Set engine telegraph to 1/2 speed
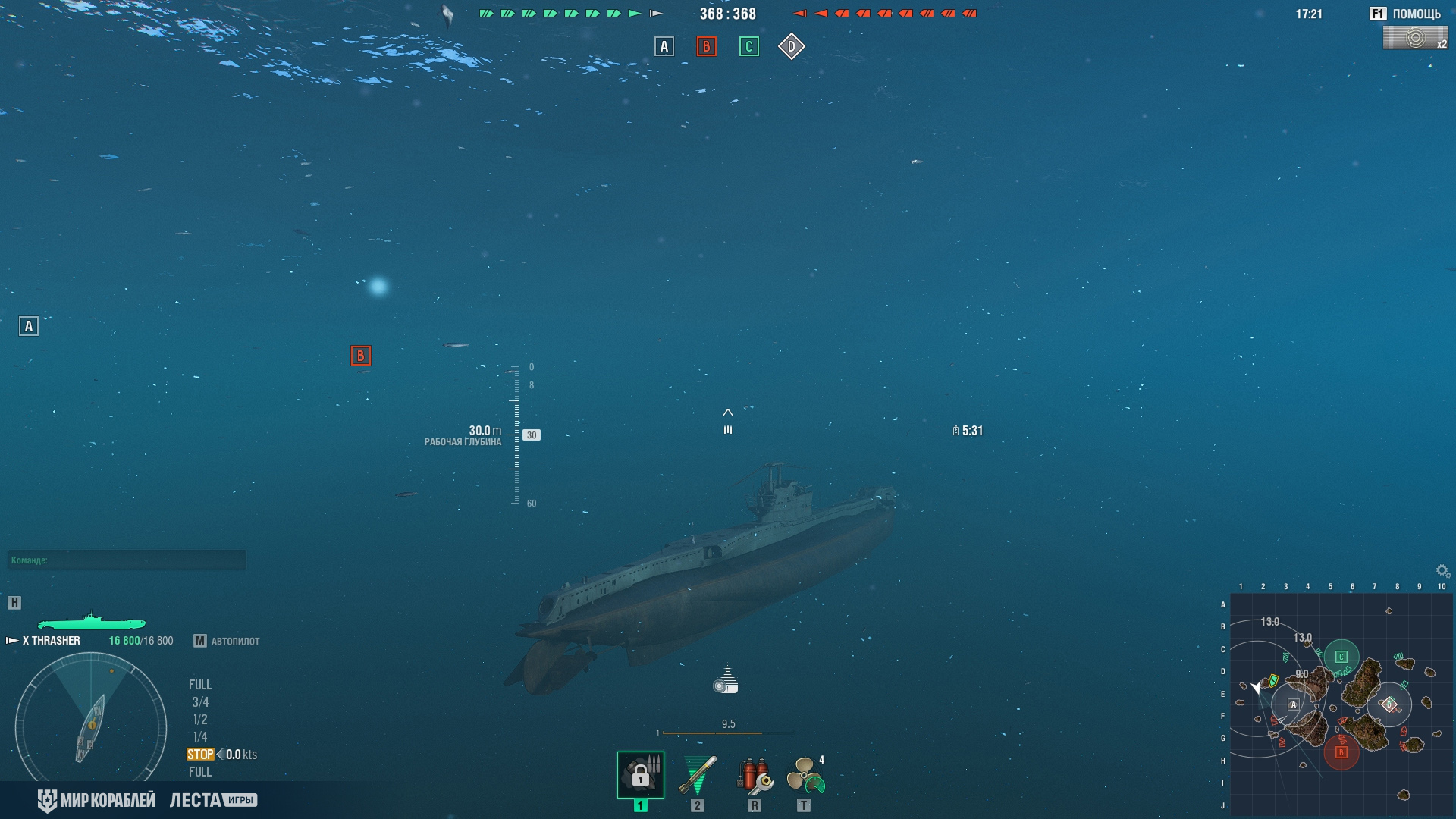1456x819 pixels. (200, 720)
